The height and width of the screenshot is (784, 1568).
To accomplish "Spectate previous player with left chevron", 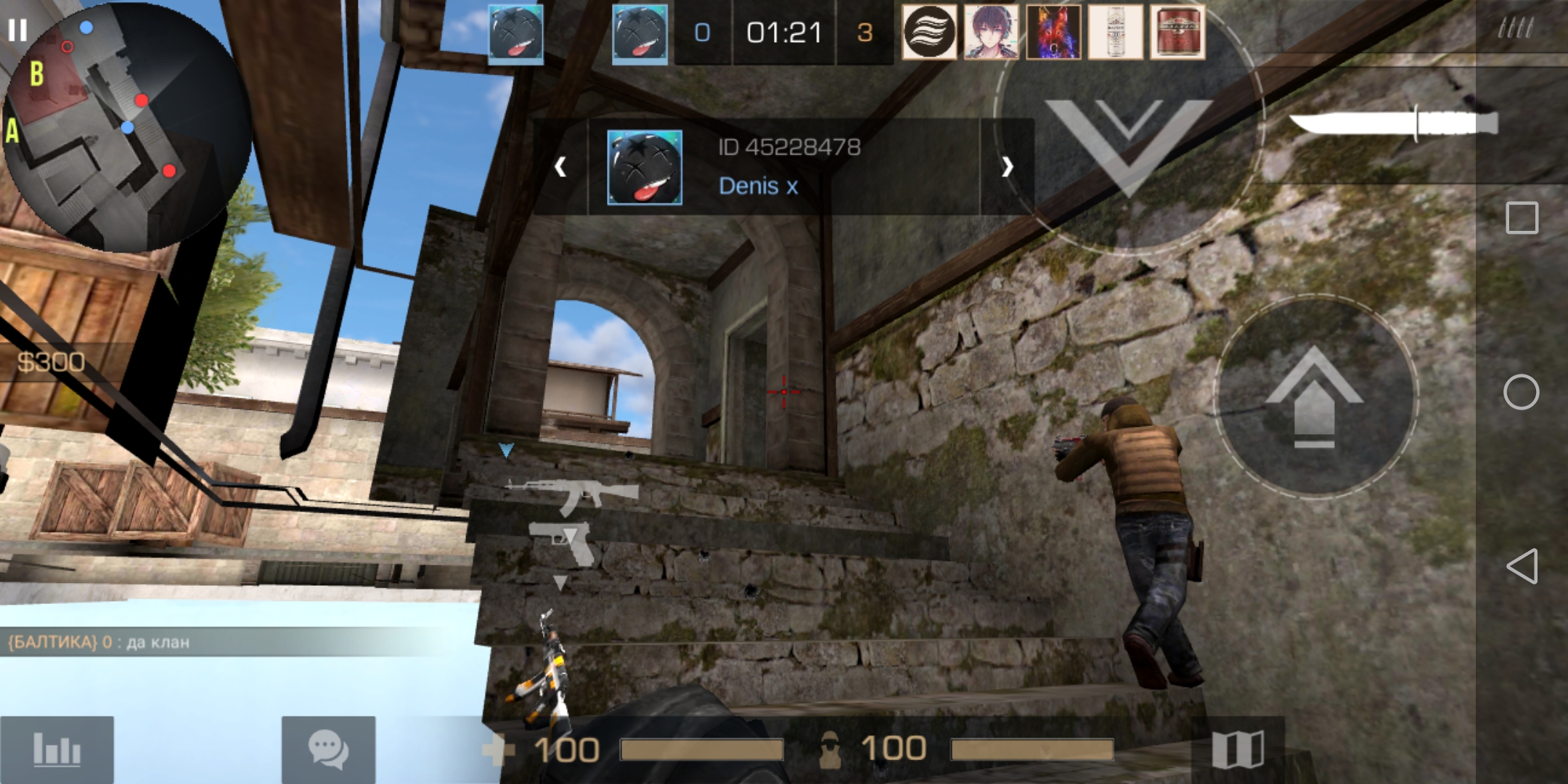I will coord(560,167).
